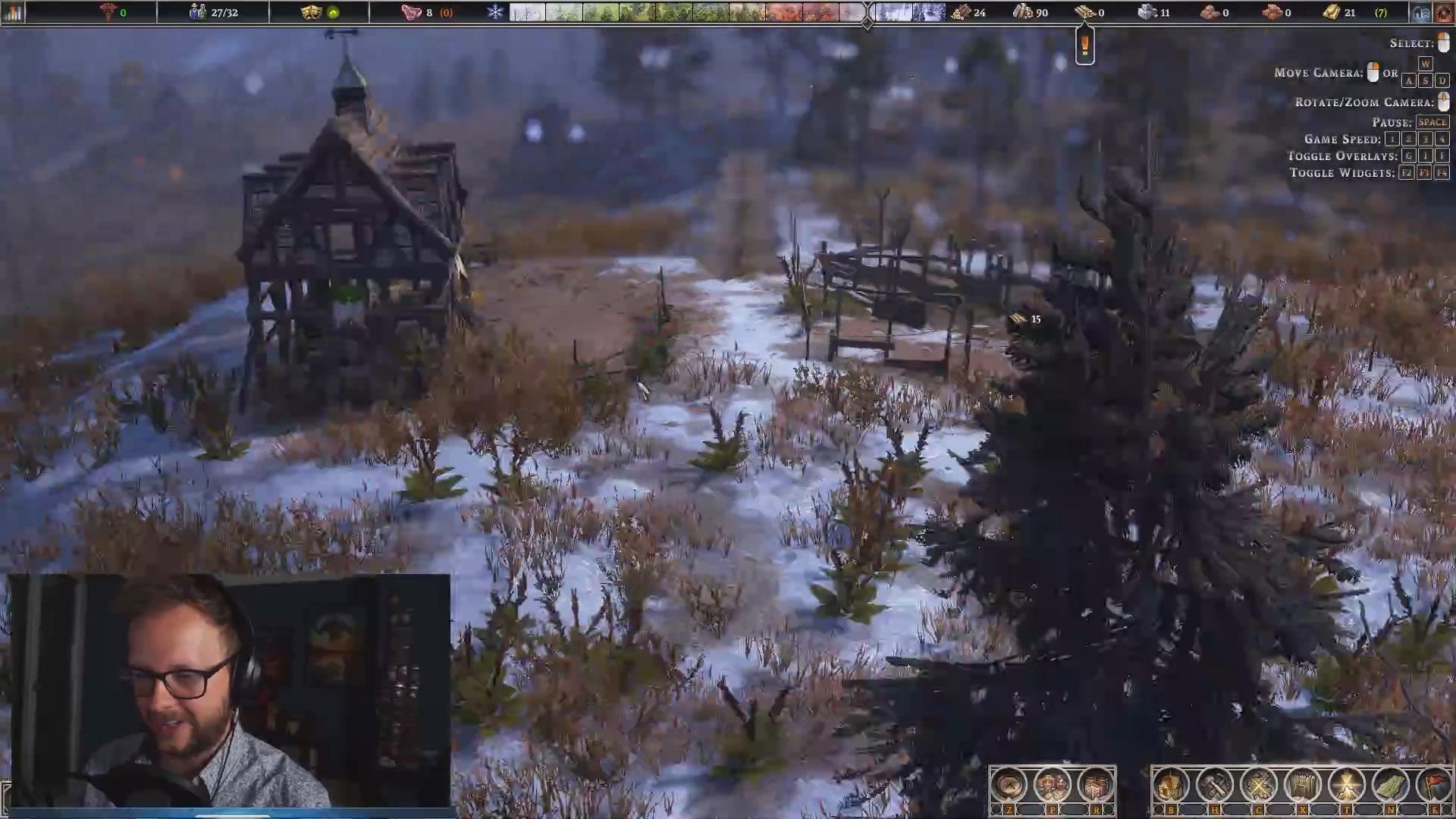Open the red gear settings button
The image size is (1456, 819).
[x=1444, y=12]
